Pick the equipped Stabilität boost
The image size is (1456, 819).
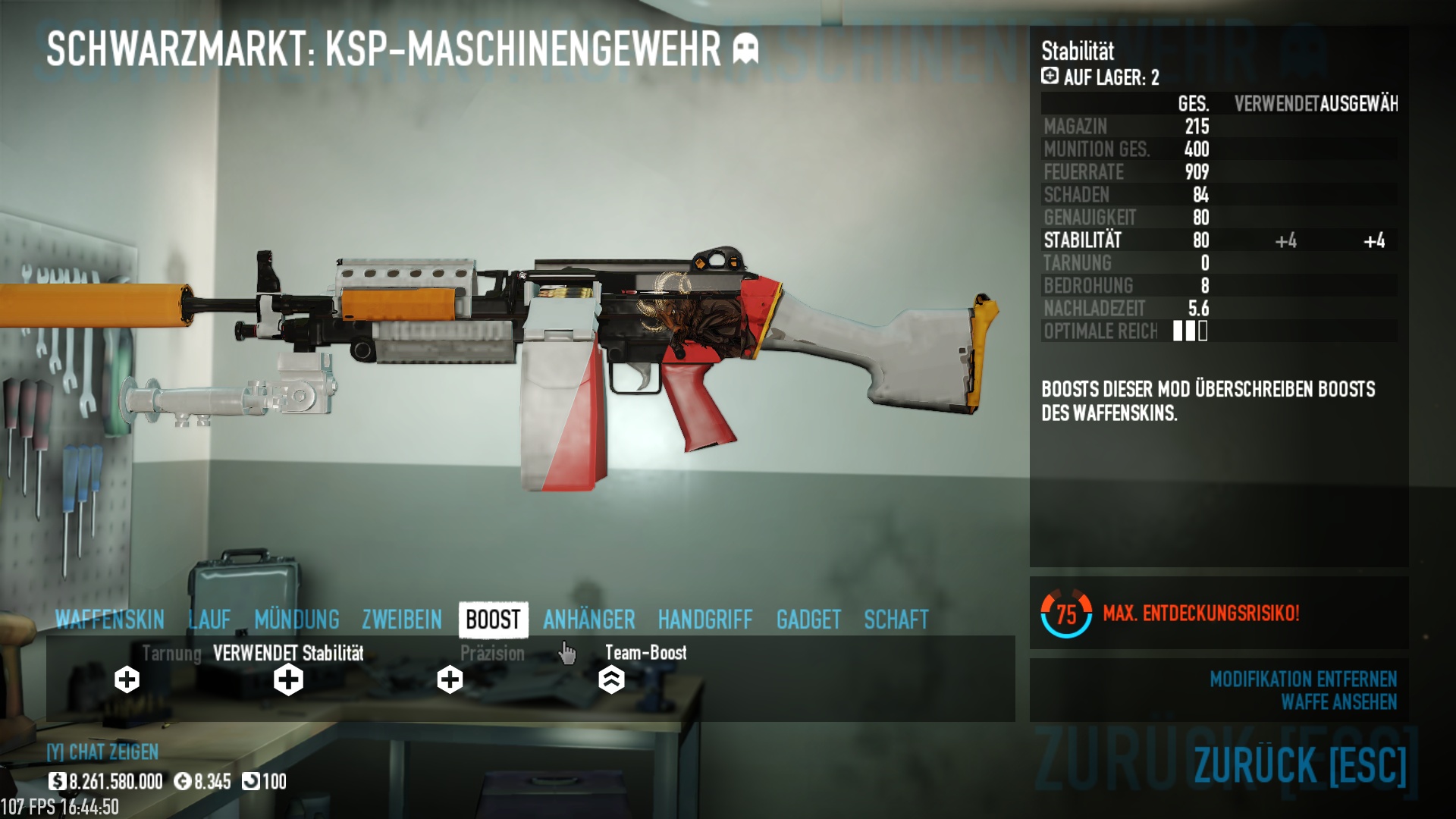click(288, 679)
